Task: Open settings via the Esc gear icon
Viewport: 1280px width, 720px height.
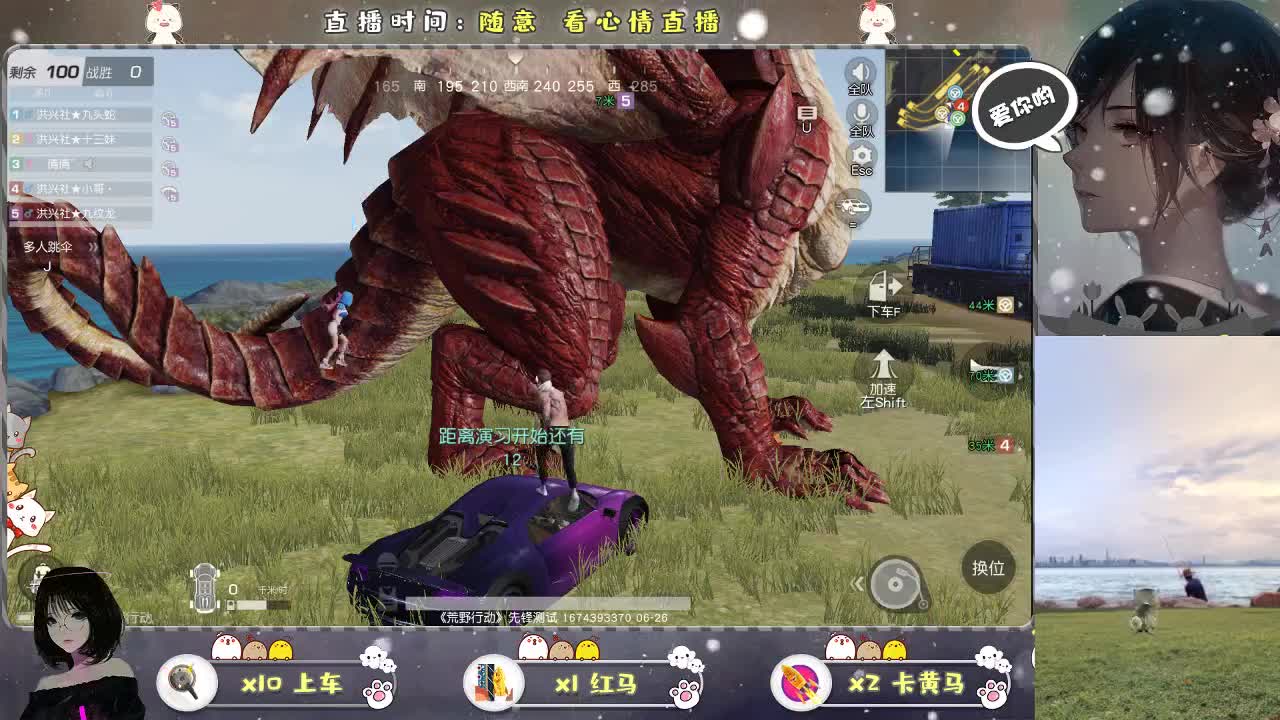Action: click(x=862, y=152)
